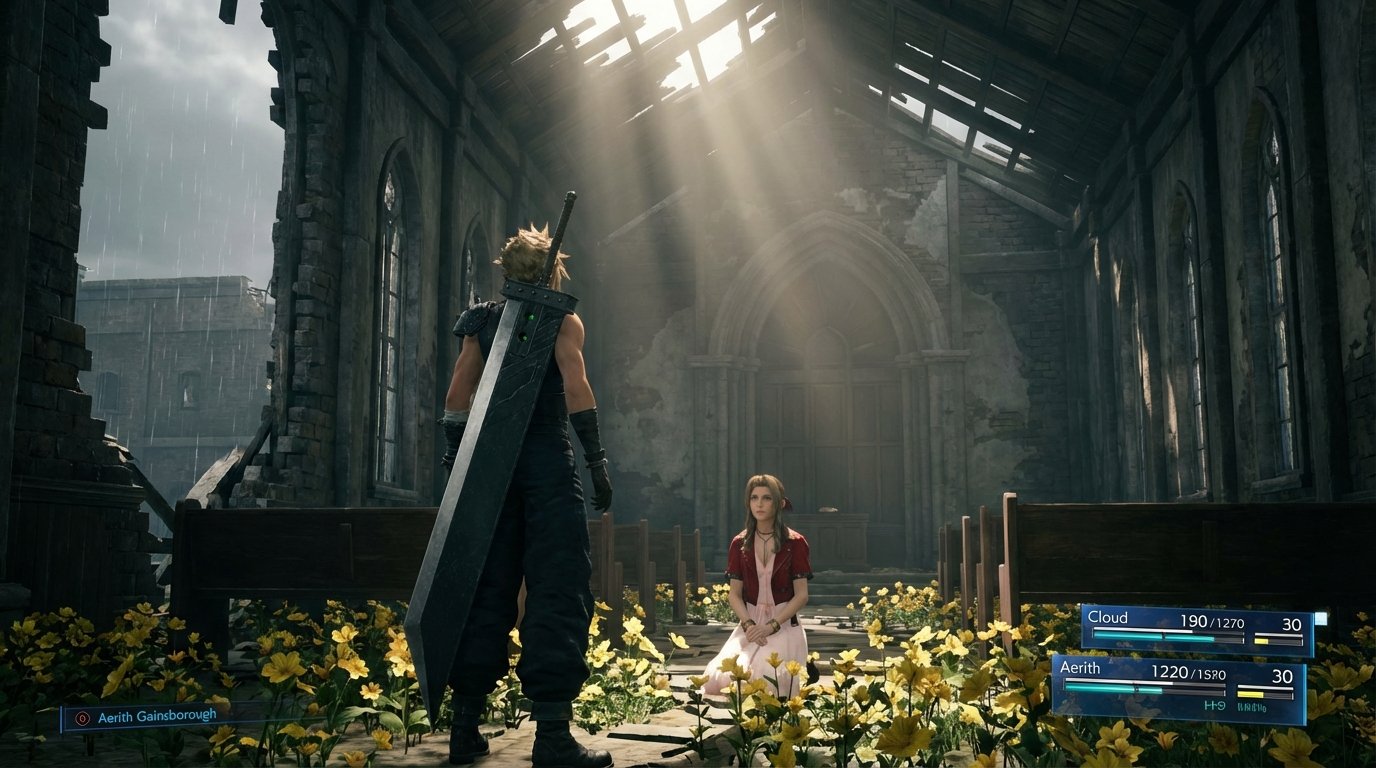Select Aerith's party status panel
This screenshot has height=768, width=1376.
point(1178,688)
